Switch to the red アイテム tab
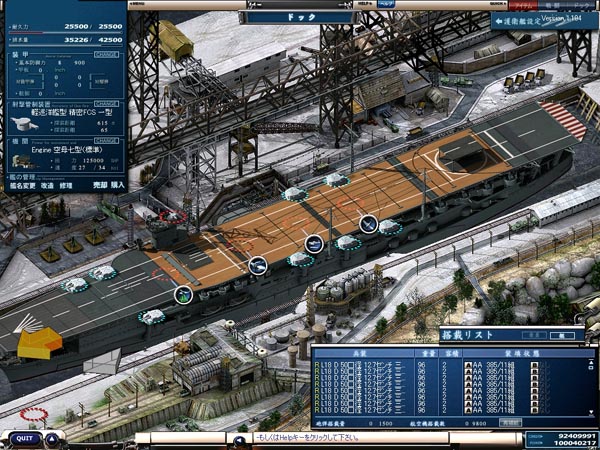This screenshot has height=450, width=600. pos(524,5)
